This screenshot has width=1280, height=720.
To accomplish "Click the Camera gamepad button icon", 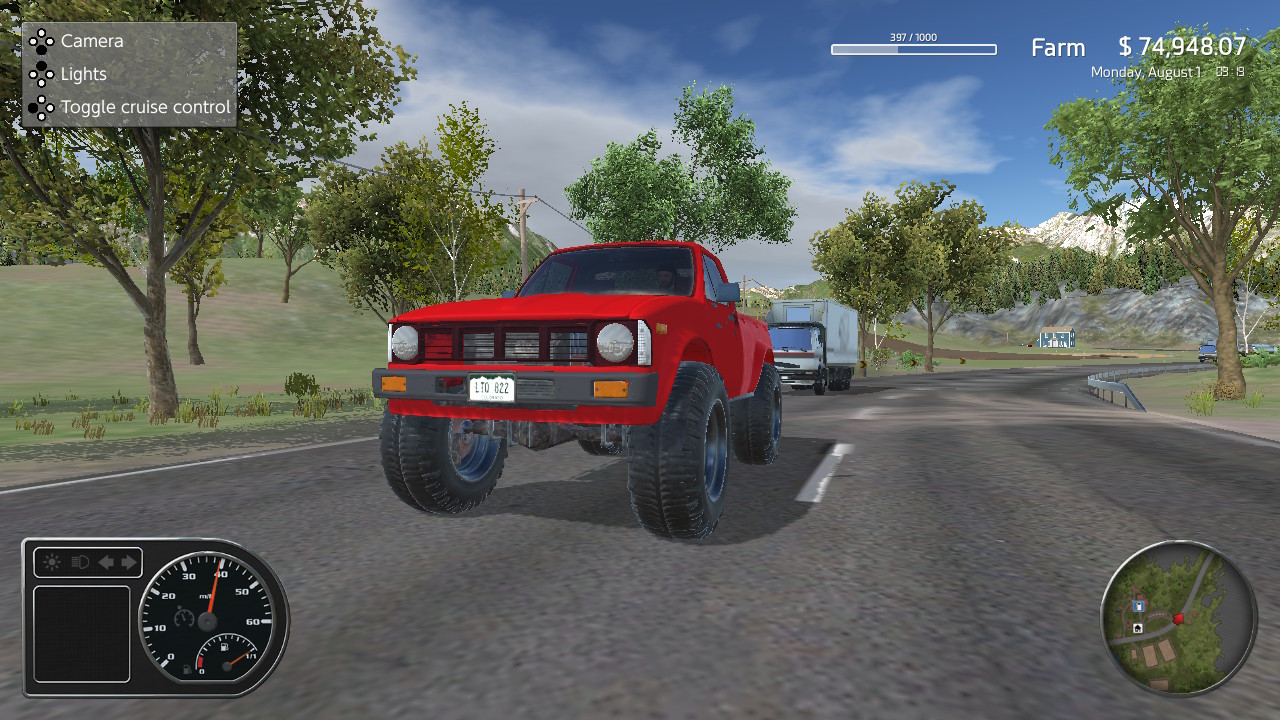I will click(42, 41).
